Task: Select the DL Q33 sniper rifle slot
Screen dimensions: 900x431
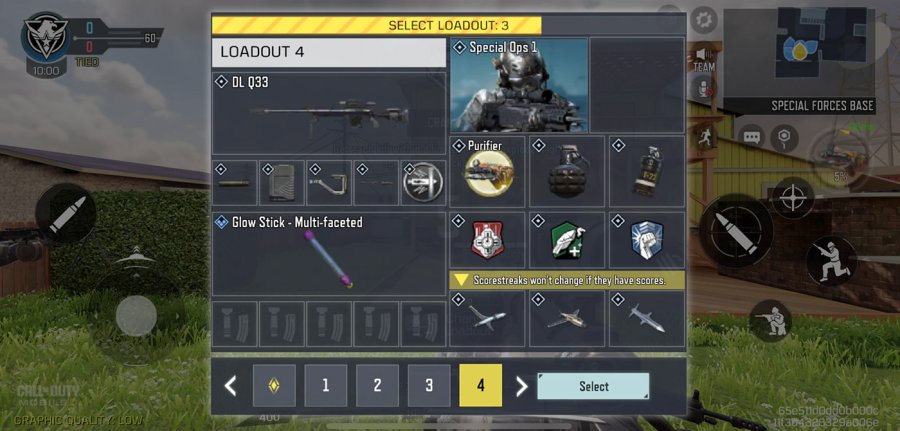Action: [328, 113]
